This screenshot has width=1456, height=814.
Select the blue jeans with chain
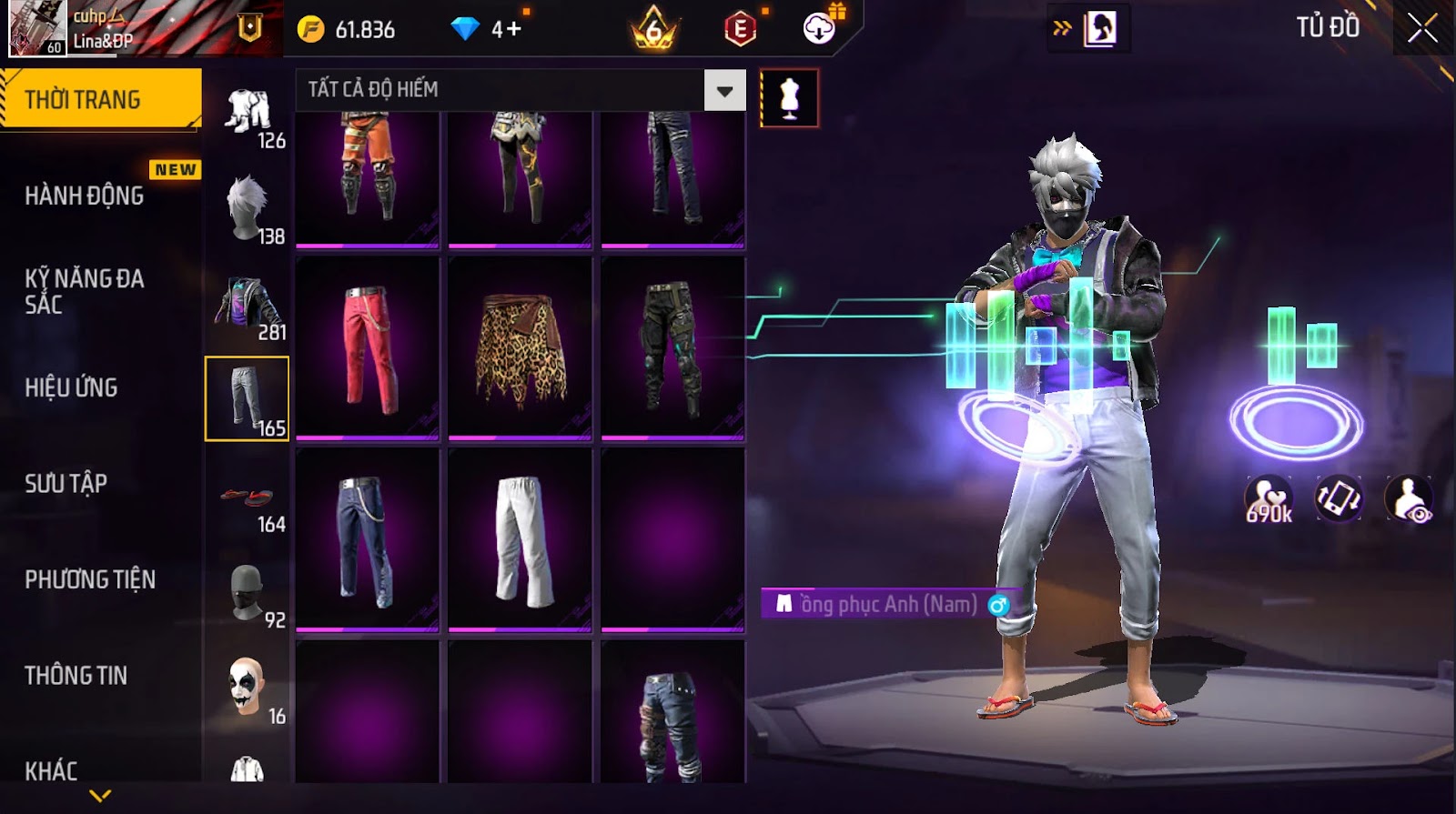(x=368, y=539)
